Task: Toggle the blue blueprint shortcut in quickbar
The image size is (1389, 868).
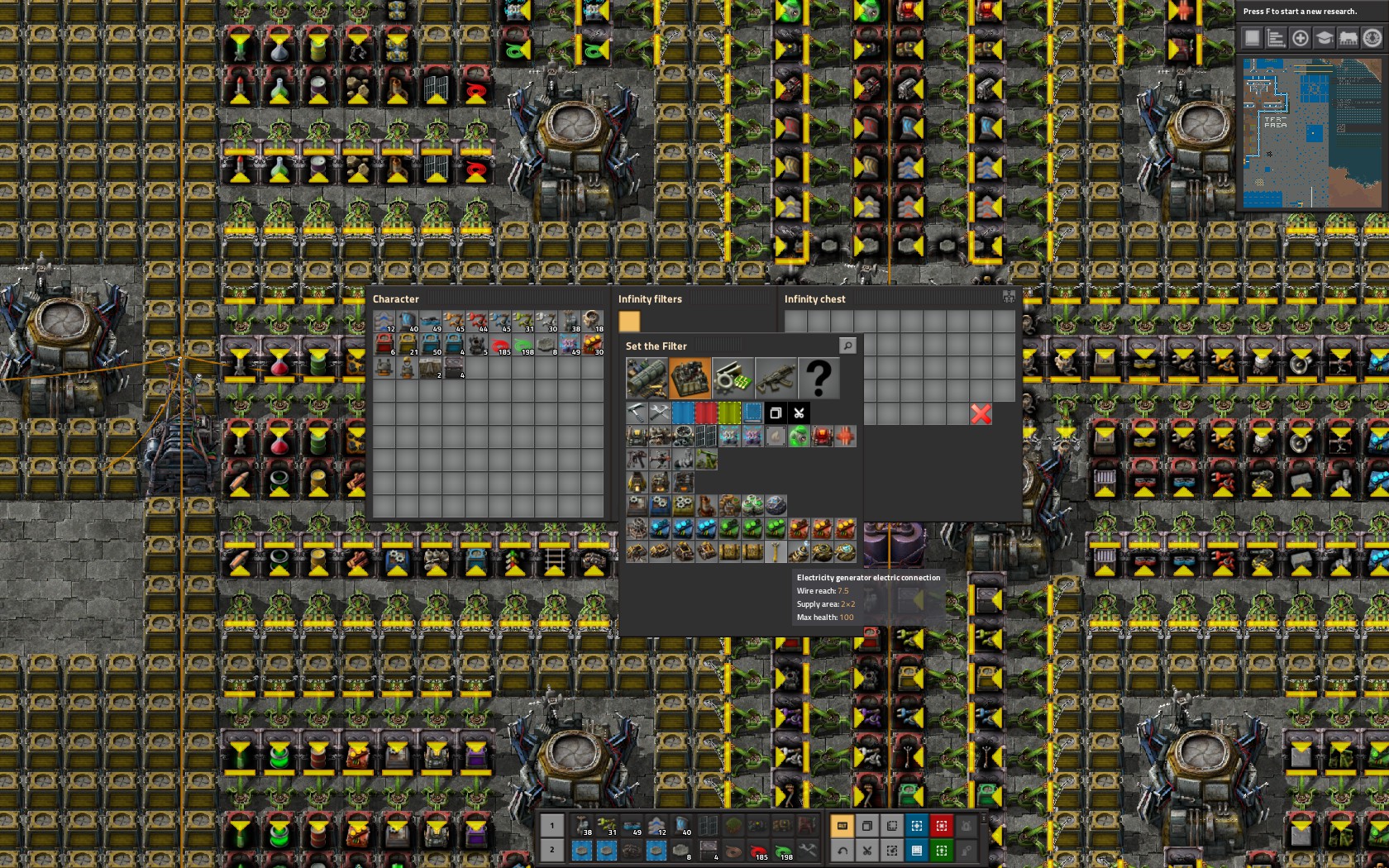Action: click(x=917, y=826)
